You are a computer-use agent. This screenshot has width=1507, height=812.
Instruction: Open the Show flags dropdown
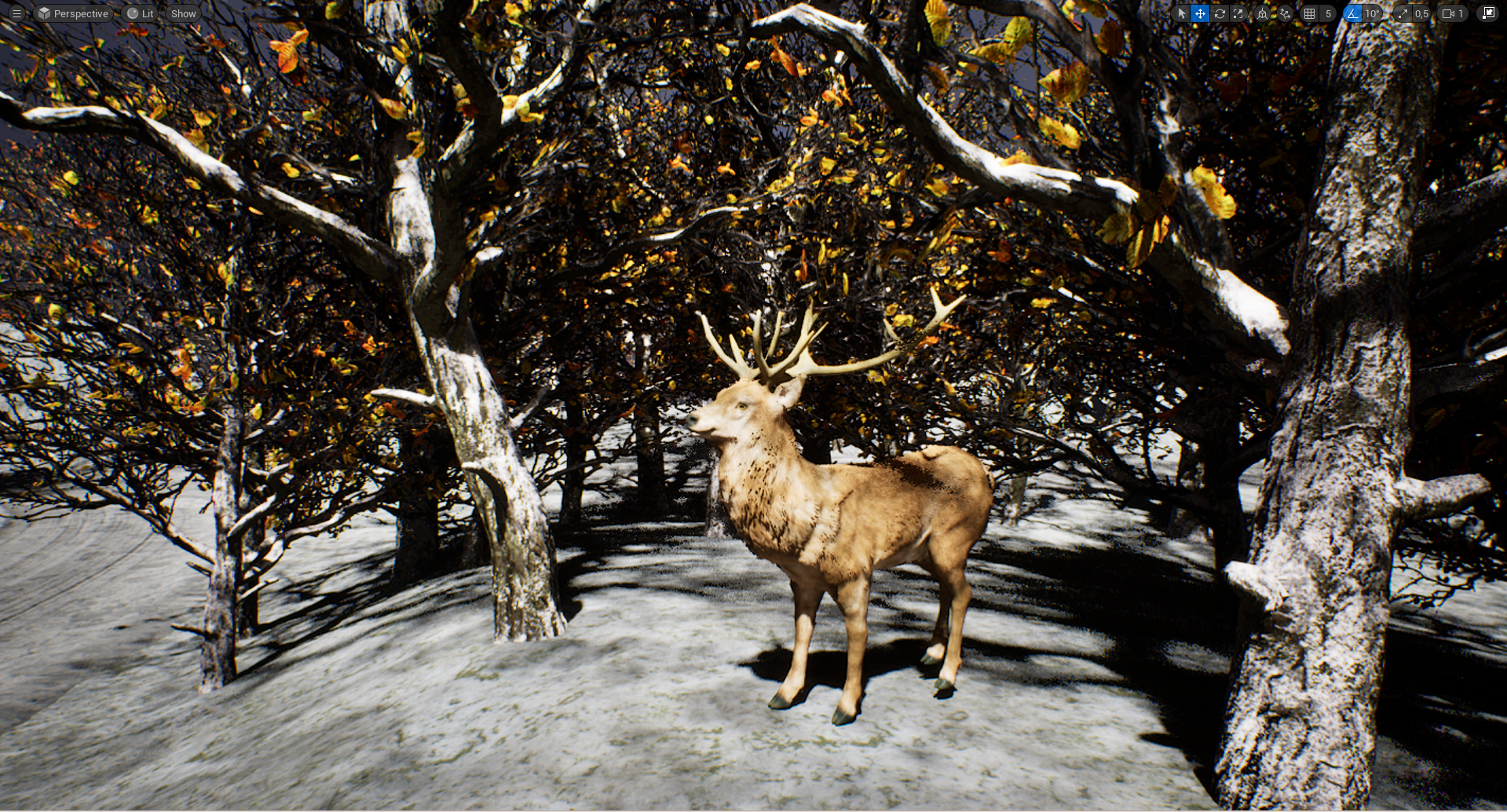coord(182,13)
